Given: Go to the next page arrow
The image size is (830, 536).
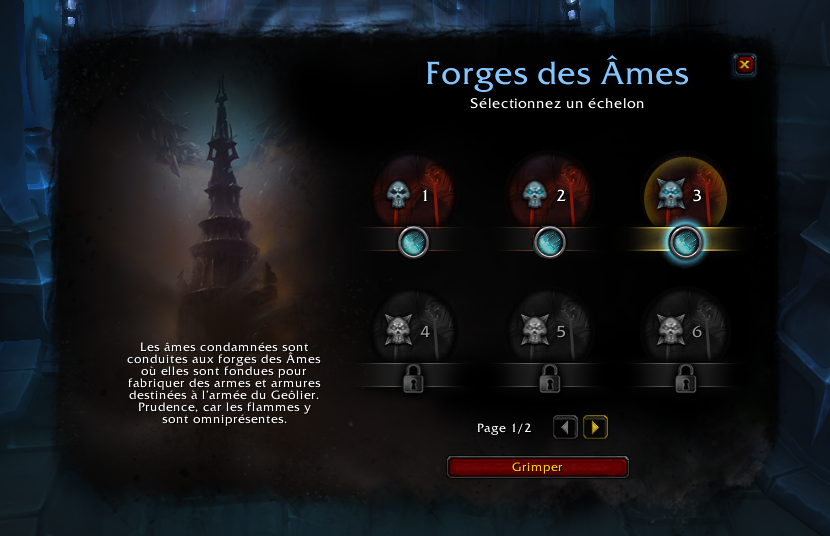Looking at the screenshot, I should pos(595,428).
